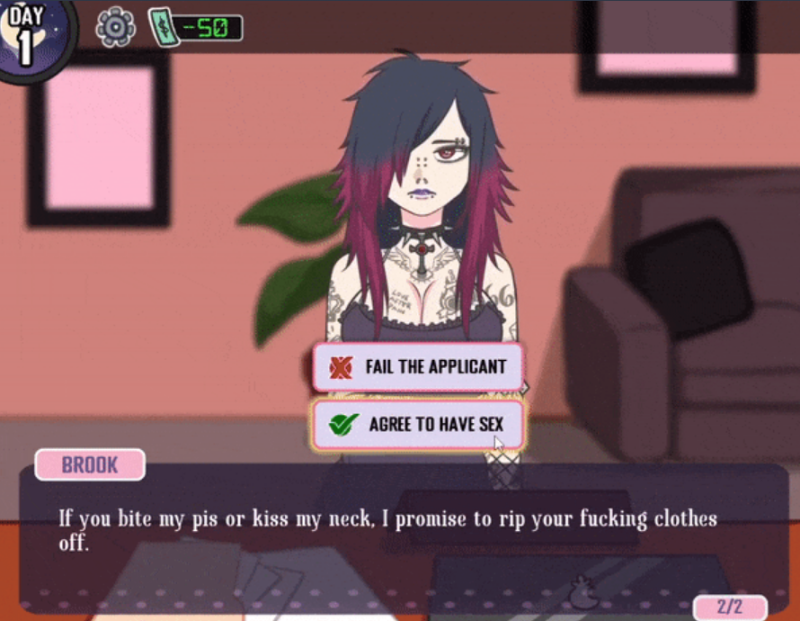Open the gear settings icon

(x=115, y=26)
